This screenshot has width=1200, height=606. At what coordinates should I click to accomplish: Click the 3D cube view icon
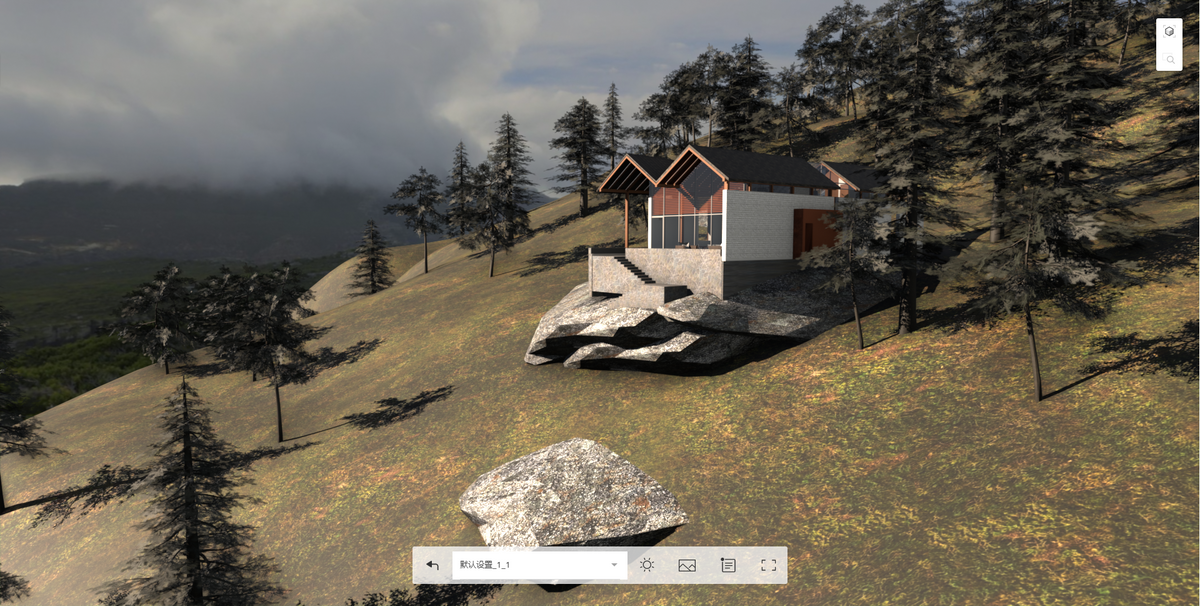pyautogui.click(x=1169, y=32)
